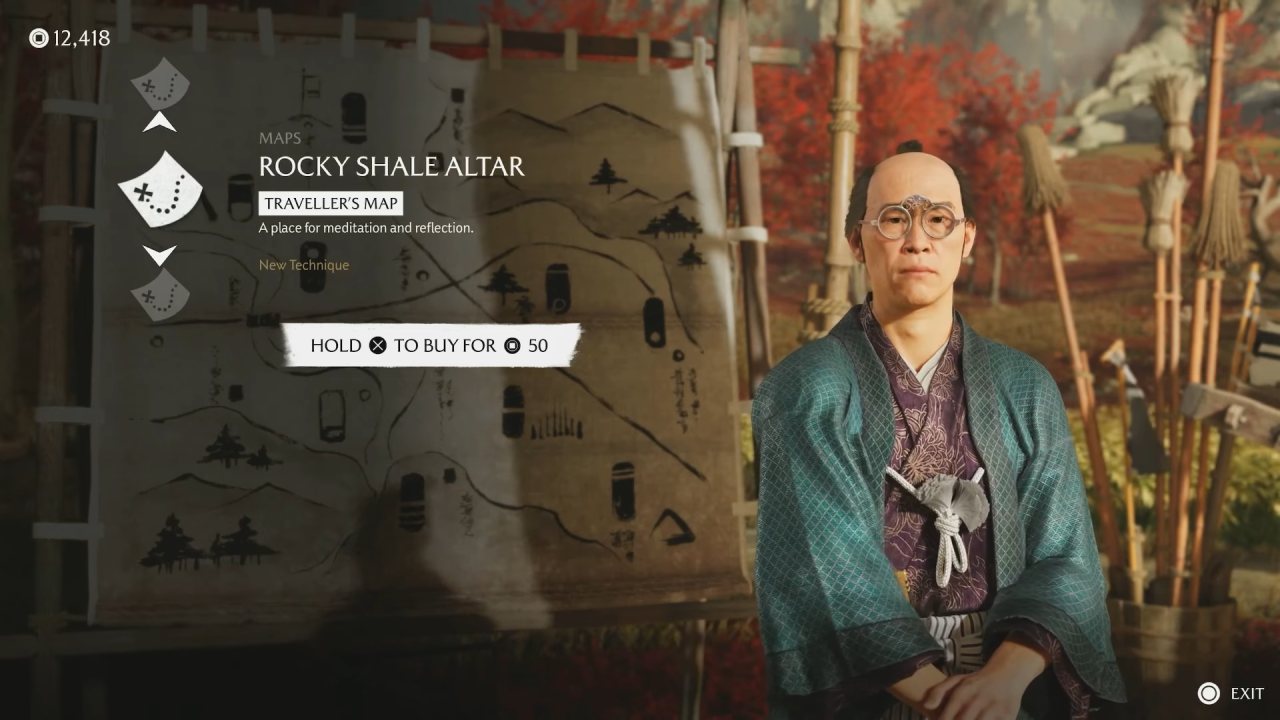Choose the next map icon below the selection
This screenshot has width=1280, height=720.
click(160, 295)
